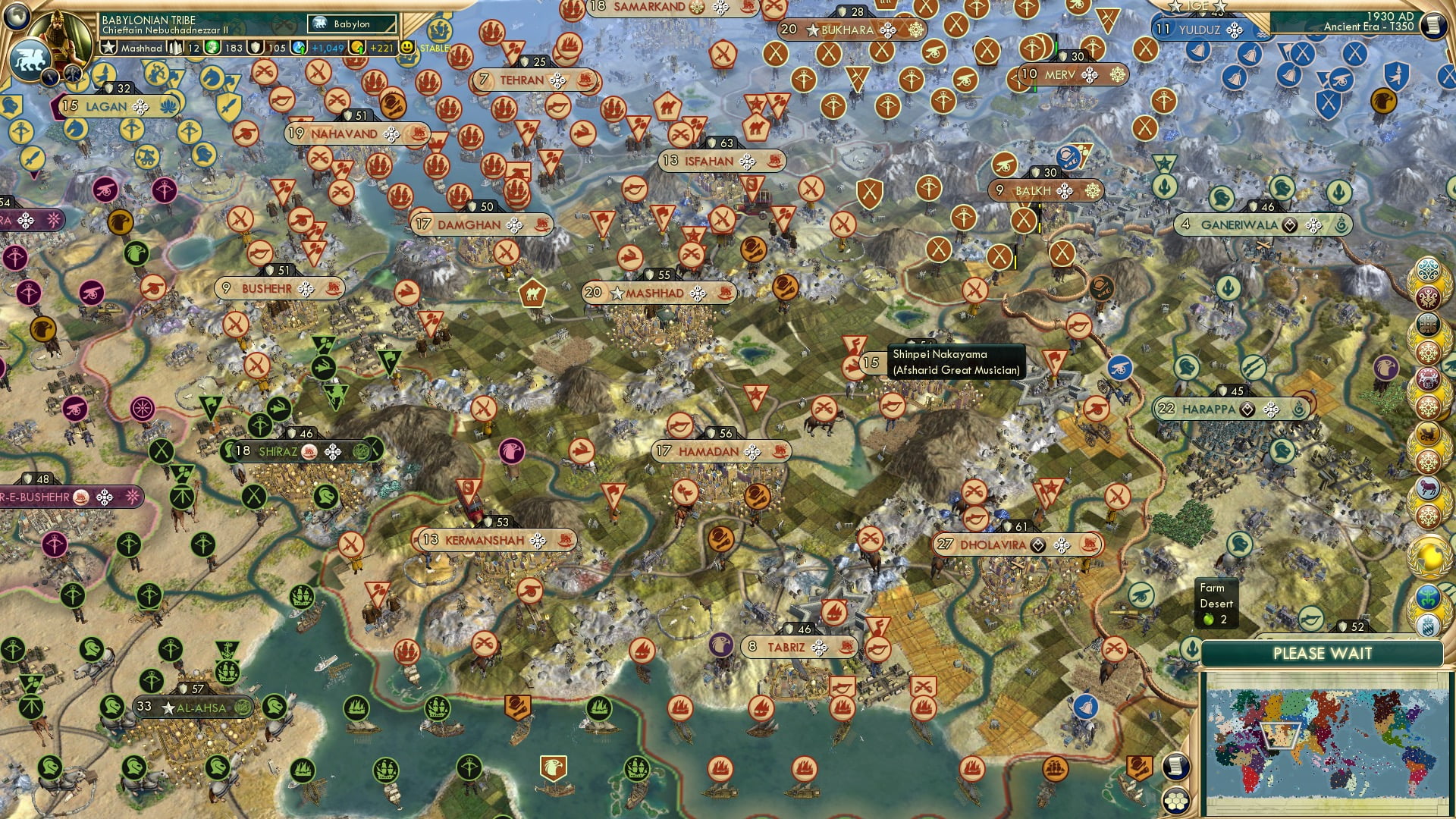Click the Shiraz city banner
This screenshot has width=1456, height=819.
pyautogui.click(x=278, y=452)
